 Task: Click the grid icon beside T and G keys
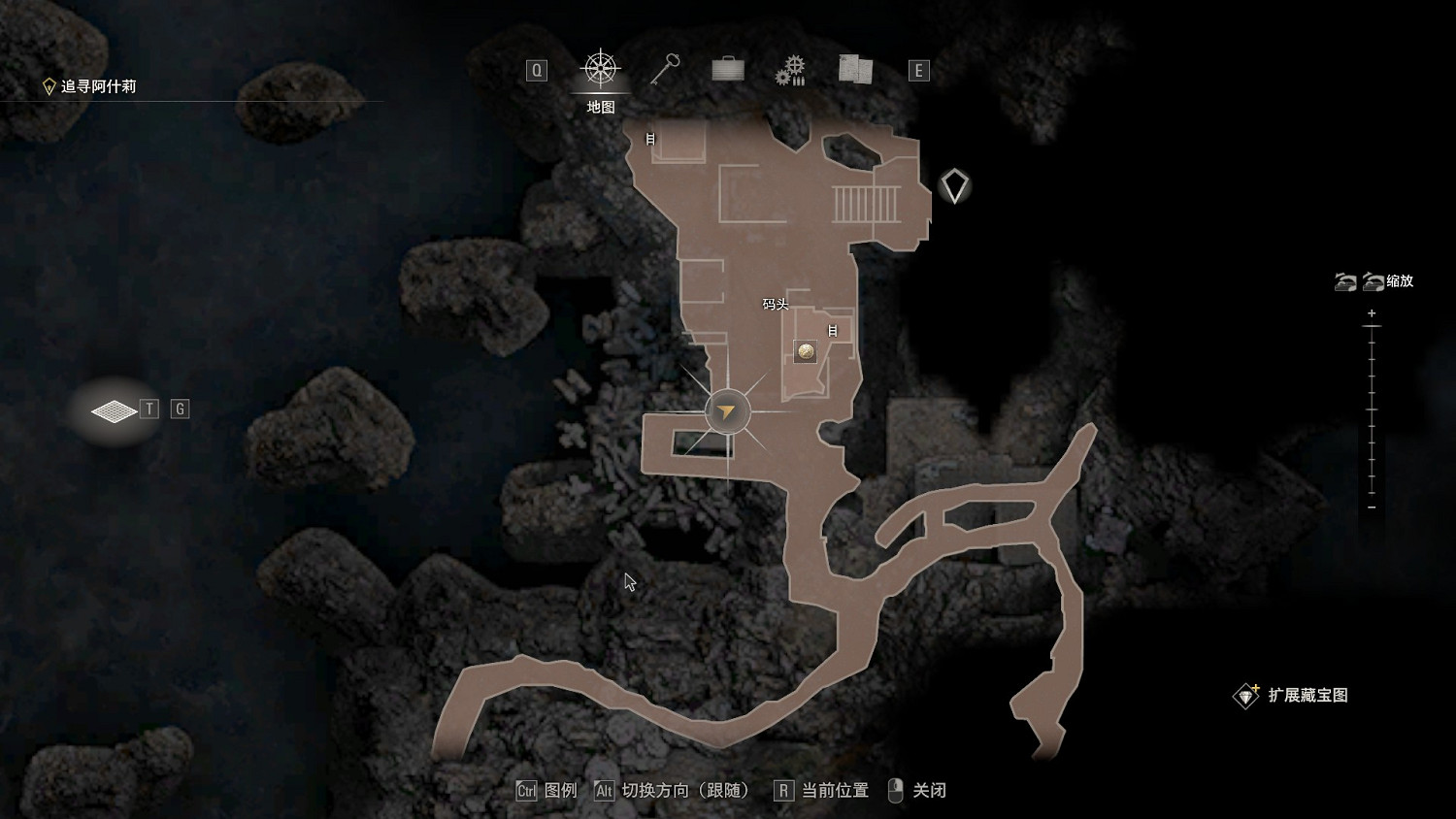114,409
